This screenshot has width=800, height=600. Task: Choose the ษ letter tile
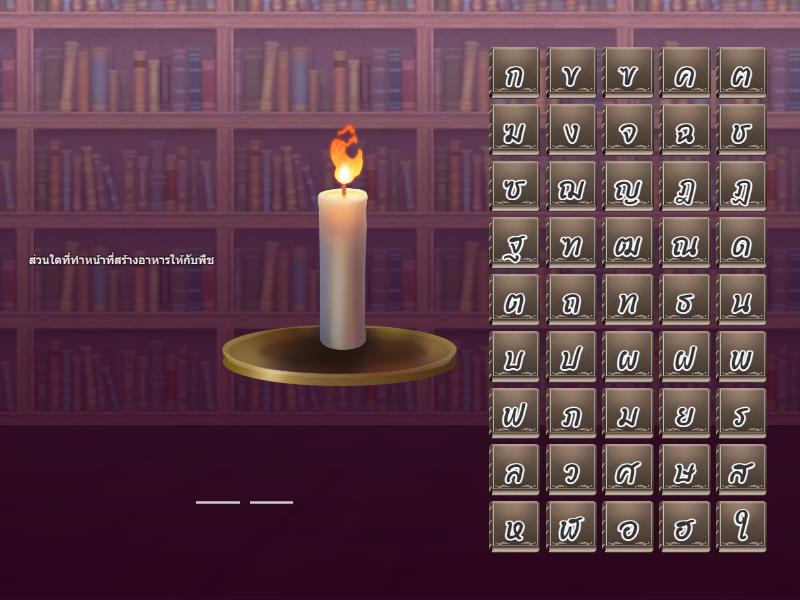pyautogui.click(x=685, y=469)
